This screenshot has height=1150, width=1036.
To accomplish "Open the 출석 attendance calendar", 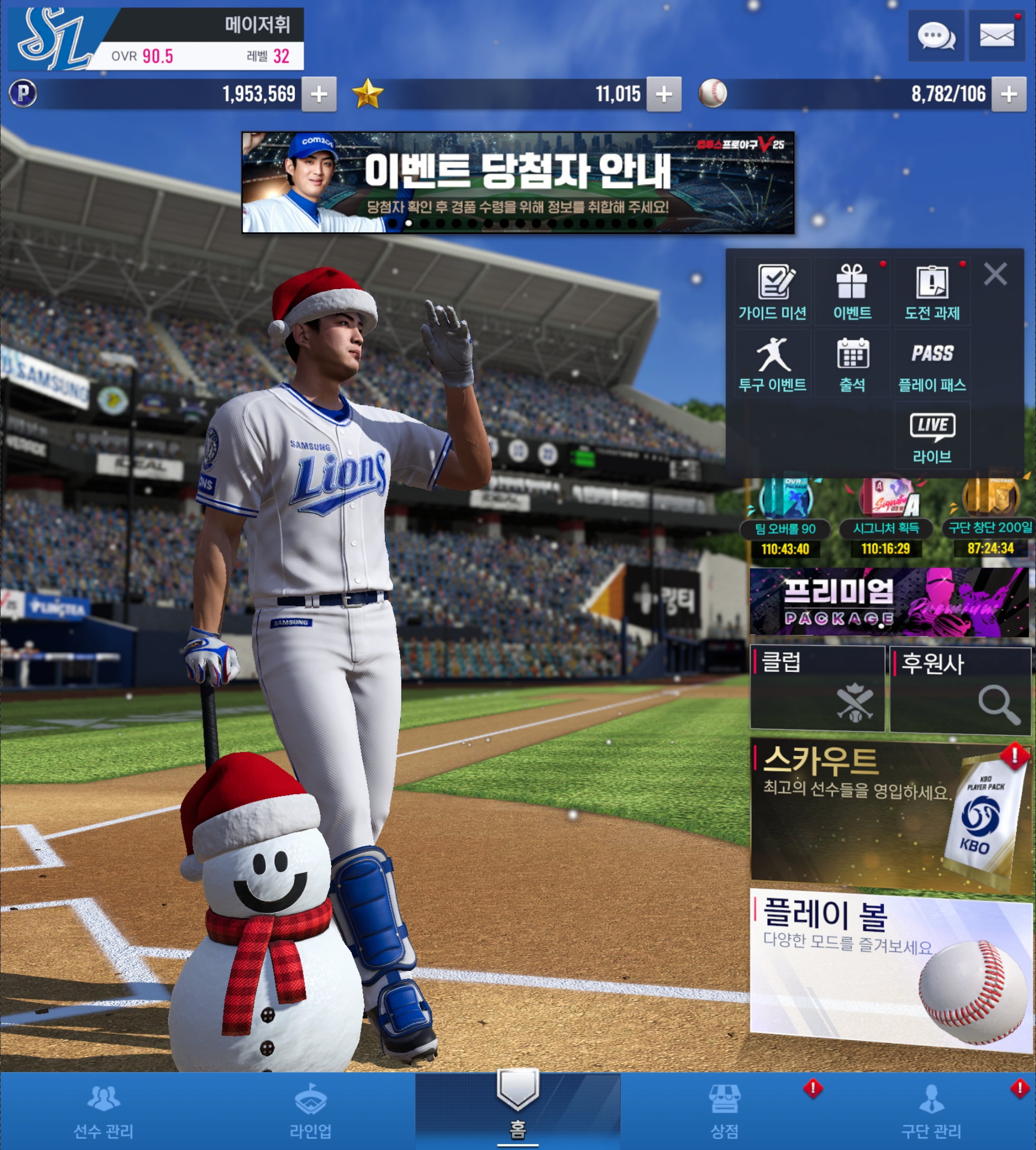I will (x=852, y=364).
